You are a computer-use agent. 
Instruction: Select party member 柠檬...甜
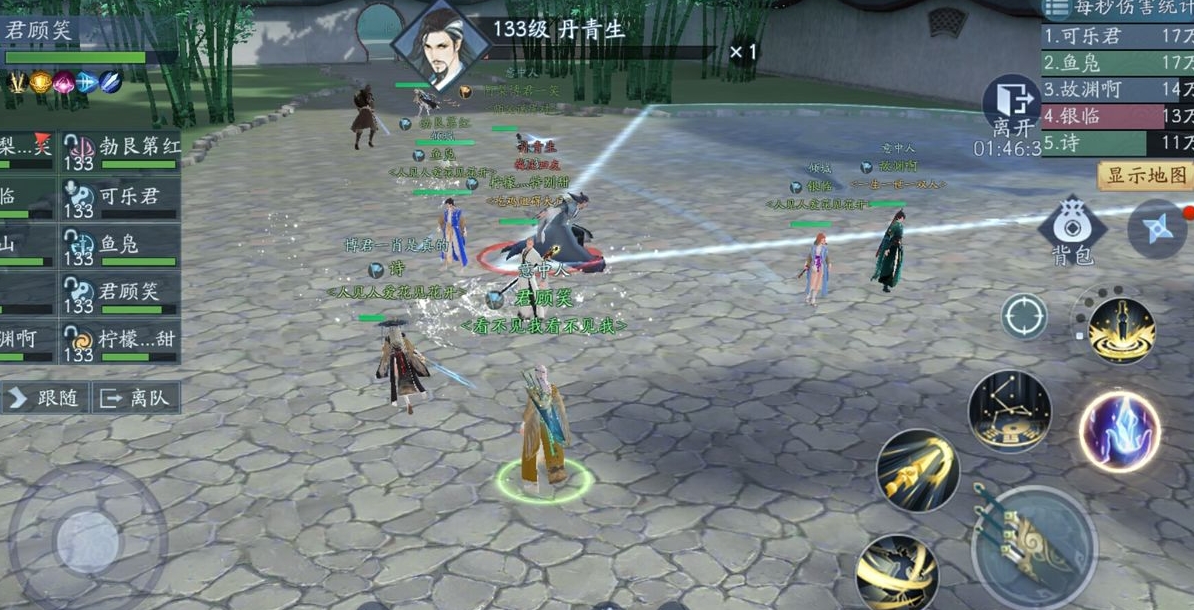click(x=122, y=342)
